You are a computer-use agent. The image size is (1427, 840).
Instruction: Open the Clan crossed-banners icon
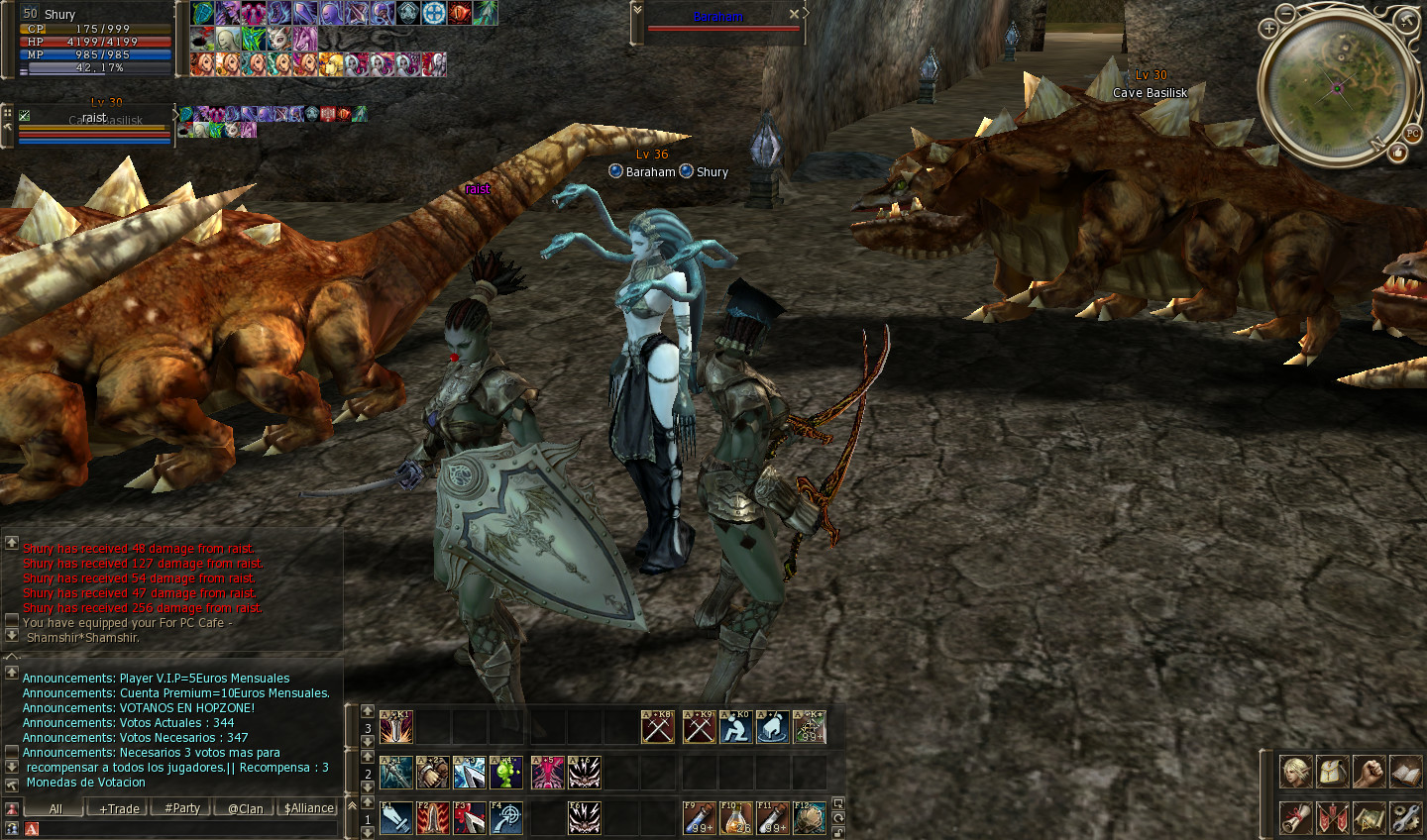coord(1333,817)
